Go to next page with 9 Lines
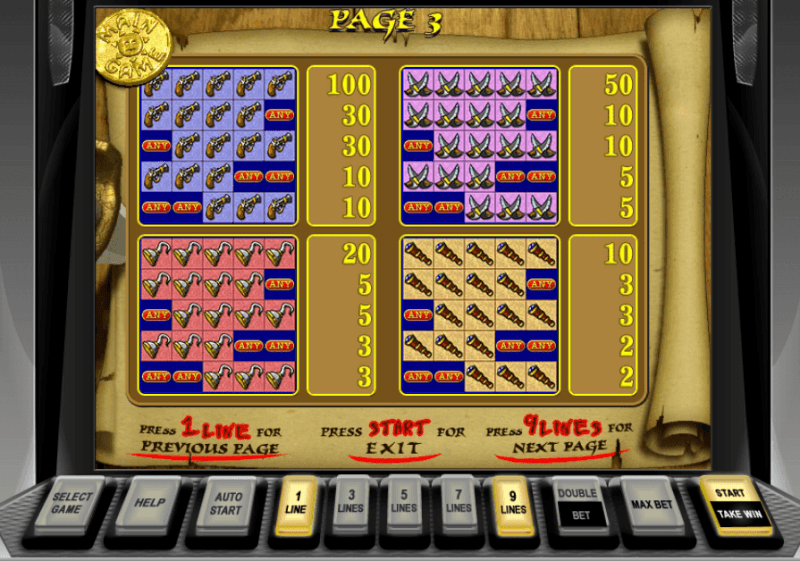This screenshot has width=800, height=561. pos(513,501)
